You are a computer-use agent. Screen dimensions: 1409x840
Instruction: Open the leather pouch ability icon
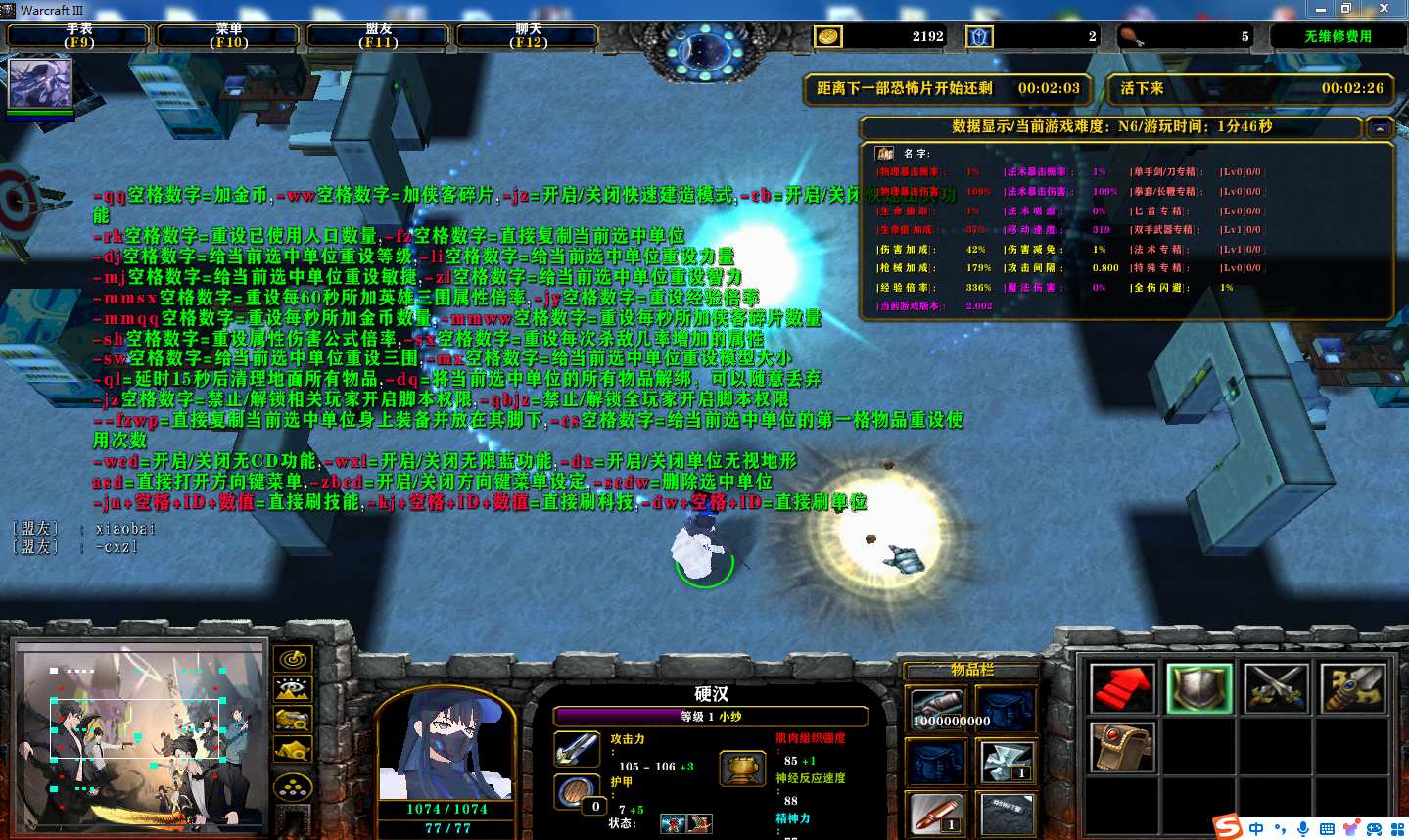pos(1122,746)
